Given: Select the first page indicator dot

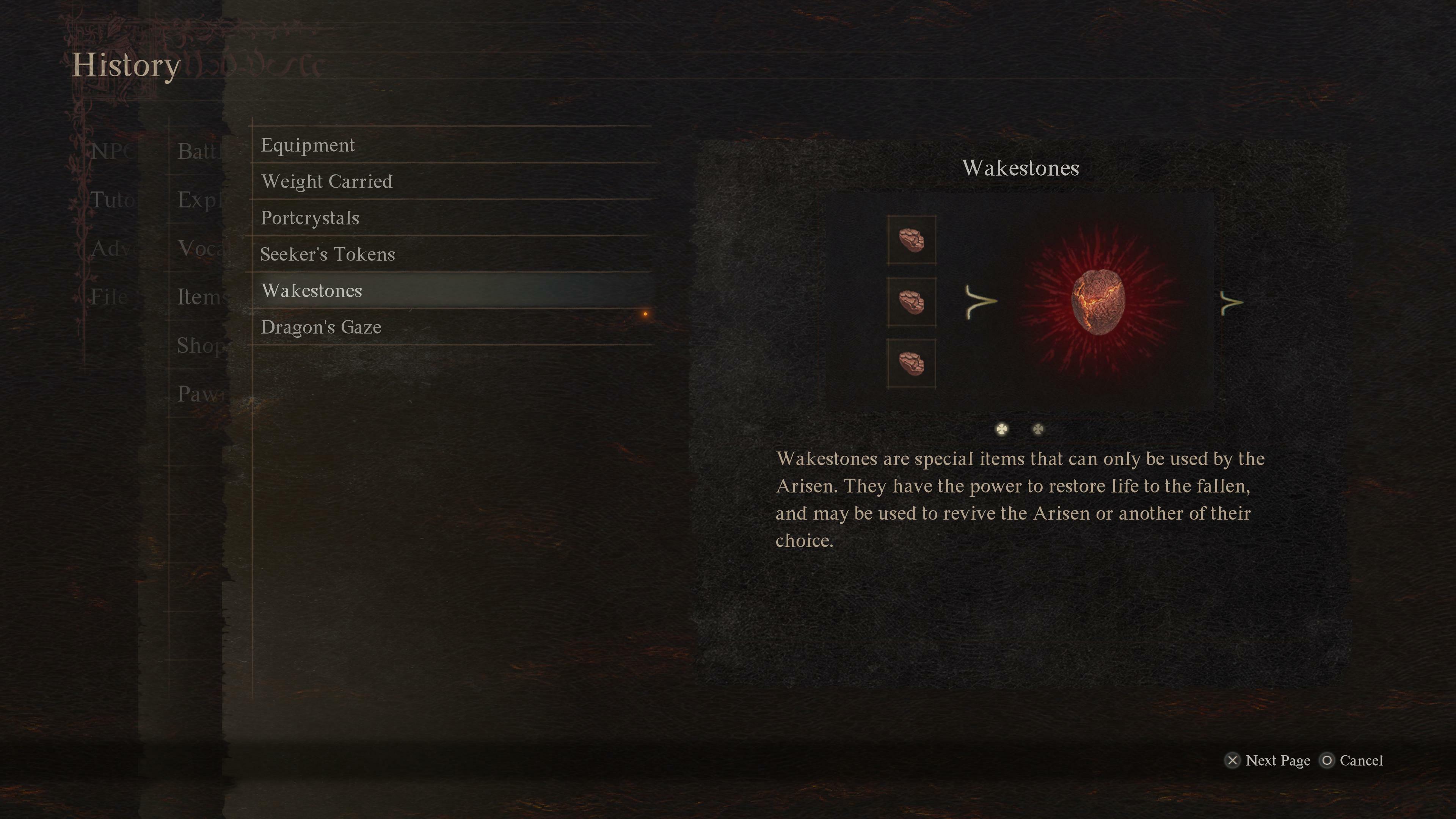Looking at the screenshot, I should point(1001,430).
